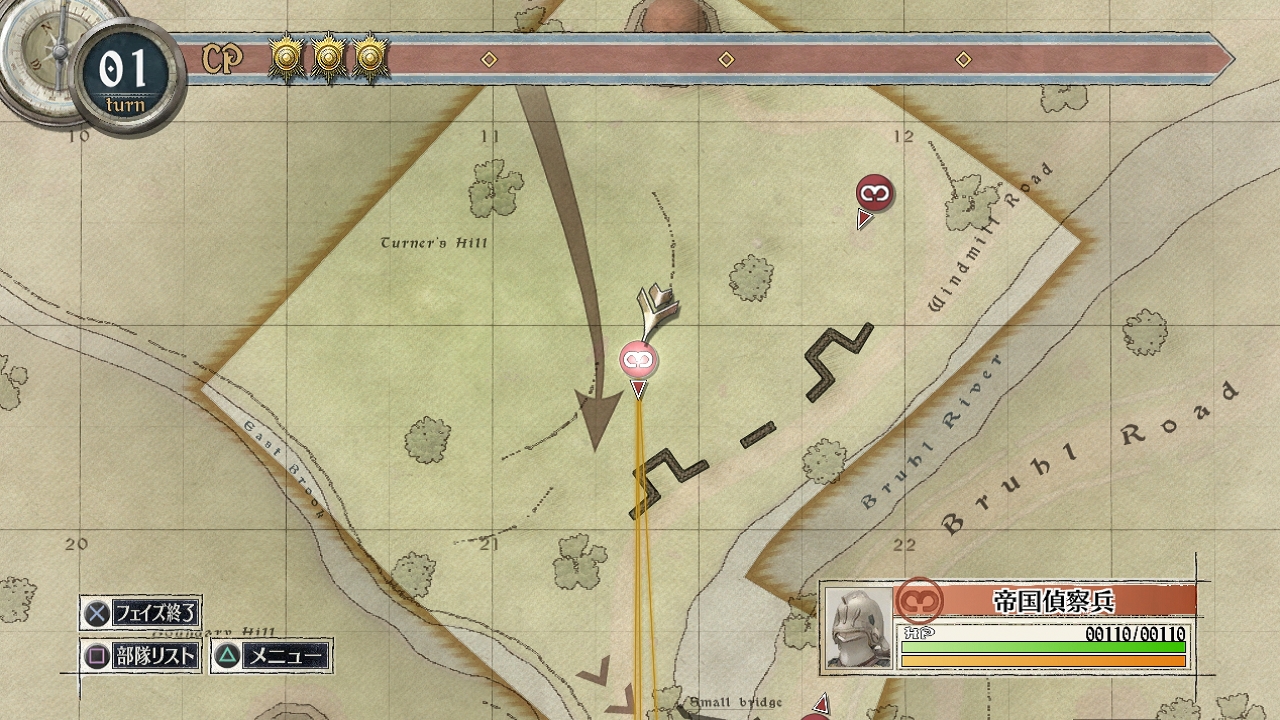The height and width of the screenshot is (720, 1280).
Task: Select the pink scout unit marker under the cursor
Action: (x=638, y=359)
